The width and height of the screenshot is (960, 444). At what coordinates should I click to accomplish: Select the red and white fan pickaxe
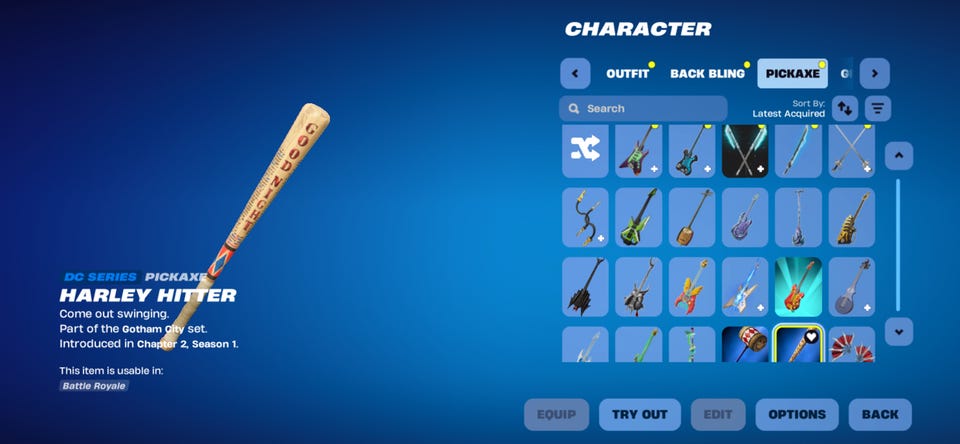click(852, 345)
